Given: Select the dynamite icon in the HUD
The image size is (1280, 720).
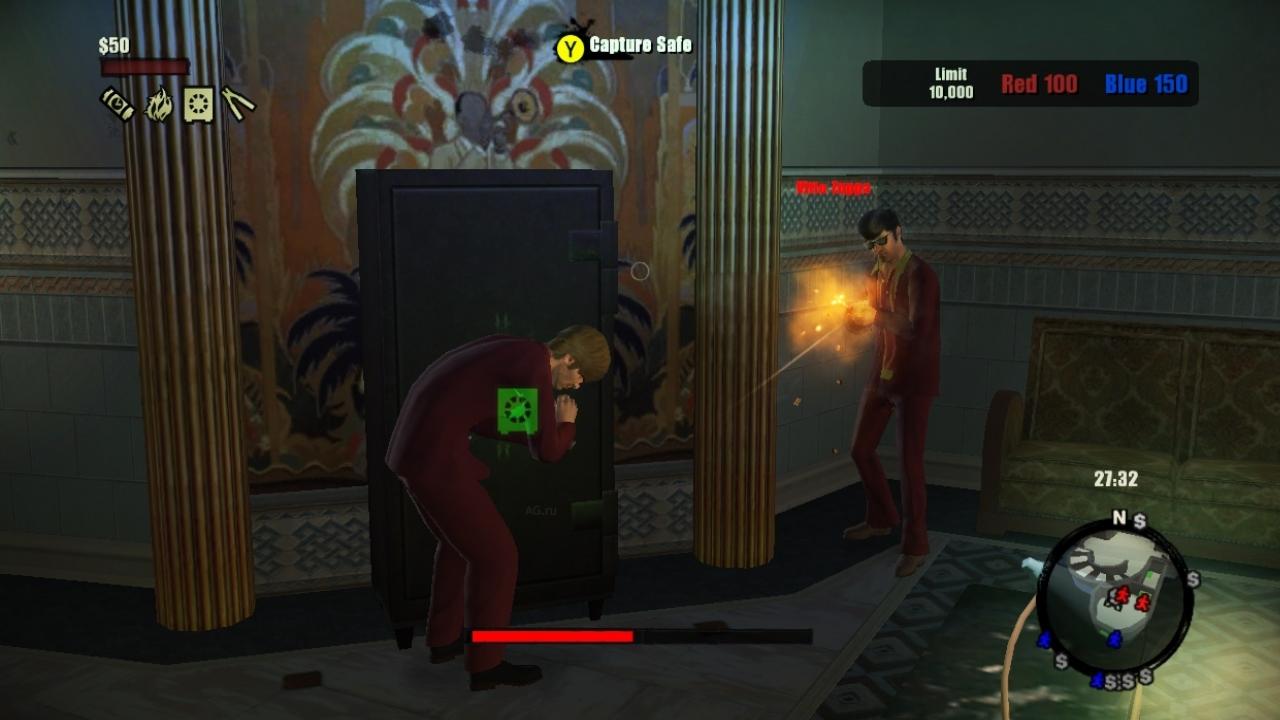Looking at the screenshot, I should coord(116,104).
